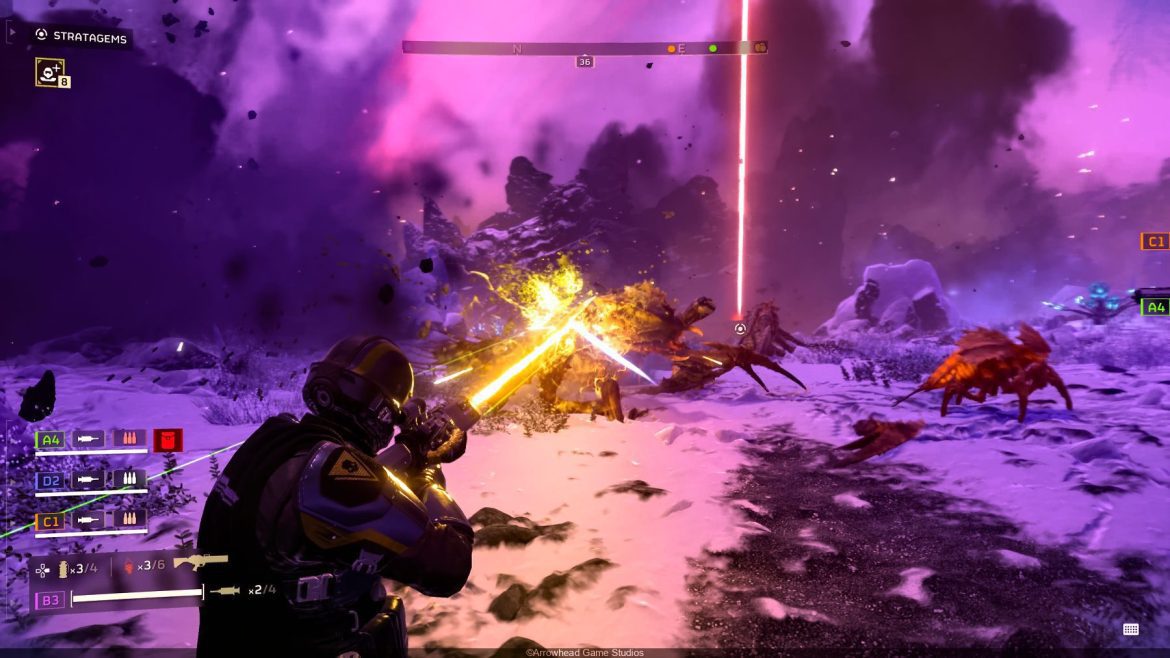Select squad member A4's green tag in squad list
The width and height of the screenshot is (1170, 658).
pos(49,439)
